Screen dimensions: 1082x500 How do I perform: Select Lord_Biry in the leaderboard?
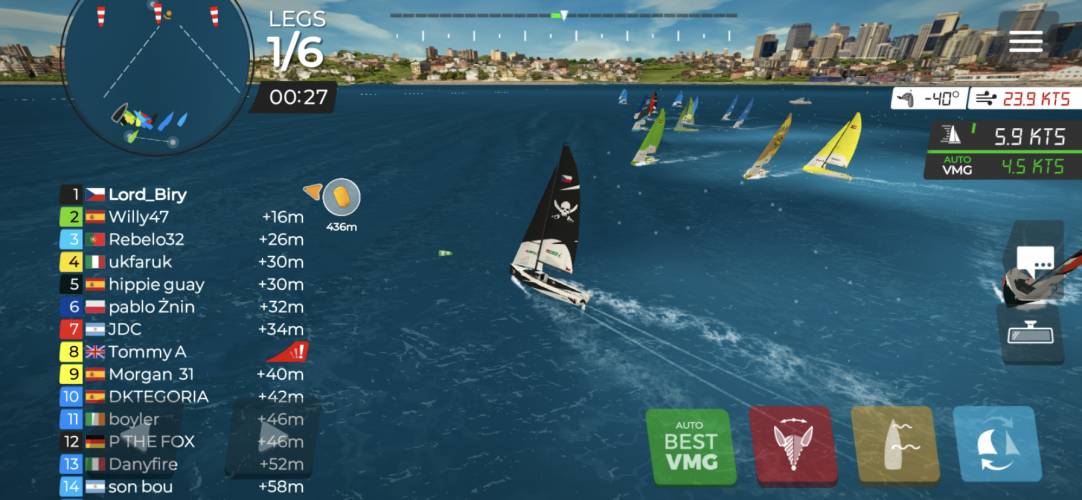click(147, 194)
